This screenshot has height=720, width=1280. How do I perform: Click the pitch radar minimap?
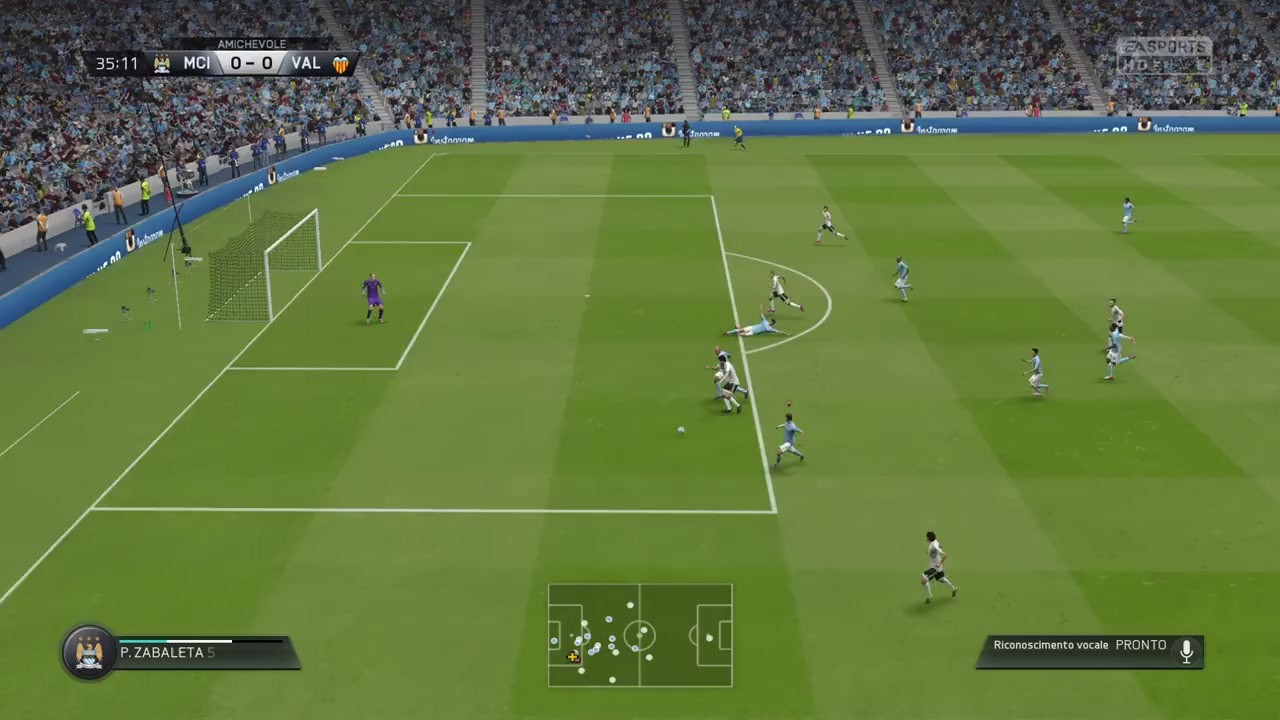(640, 635)
